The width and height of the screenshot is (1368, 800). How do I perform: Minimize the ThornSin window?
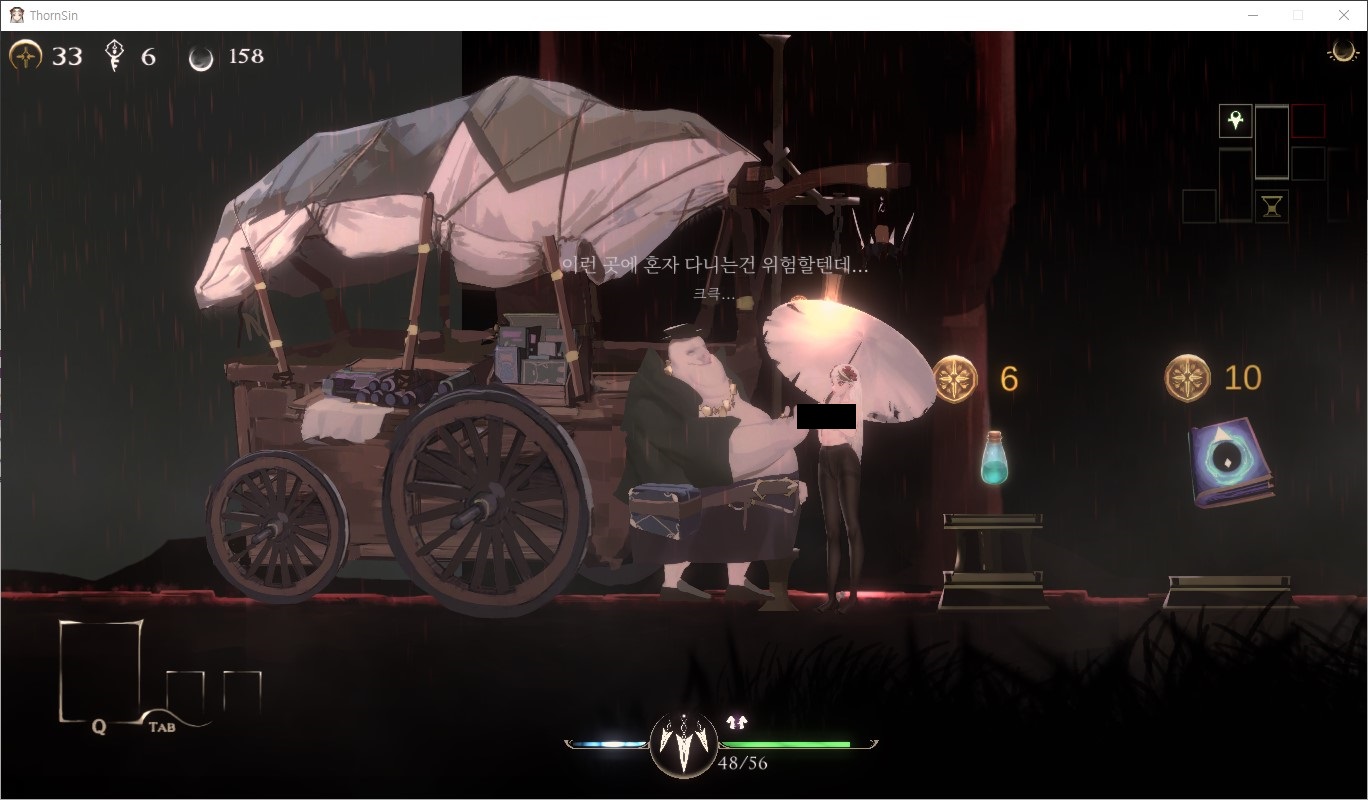[x=1253, y=15]
